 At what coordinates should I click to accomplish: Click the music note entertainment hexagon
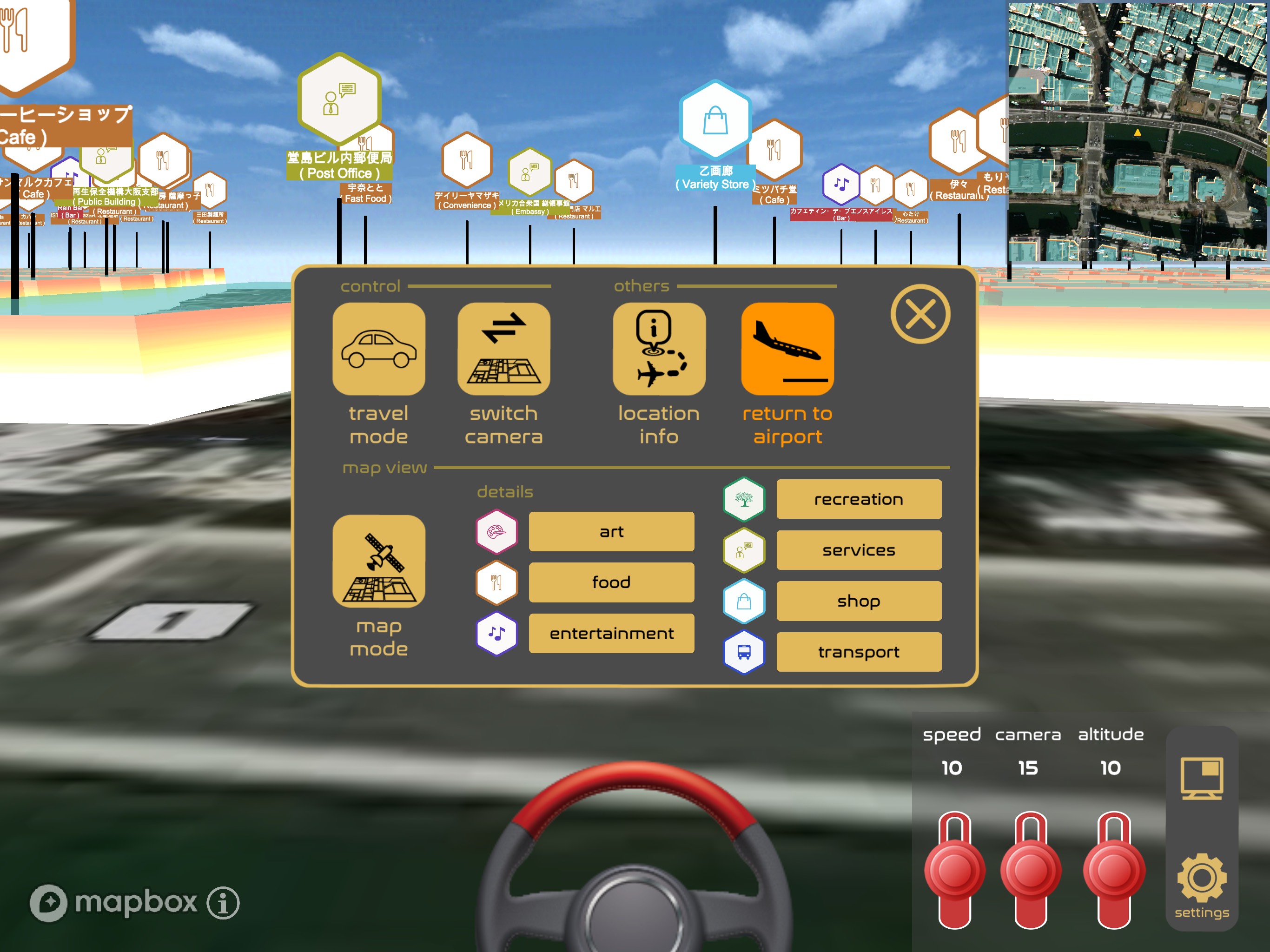click(x=496, y=633)
